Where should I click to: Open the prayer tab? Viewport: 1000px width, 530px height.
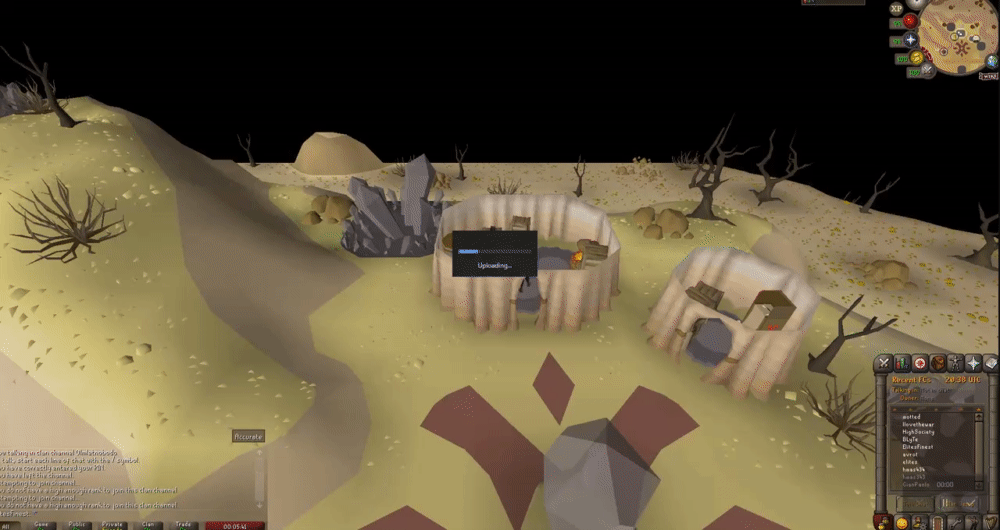click(972, 363)
